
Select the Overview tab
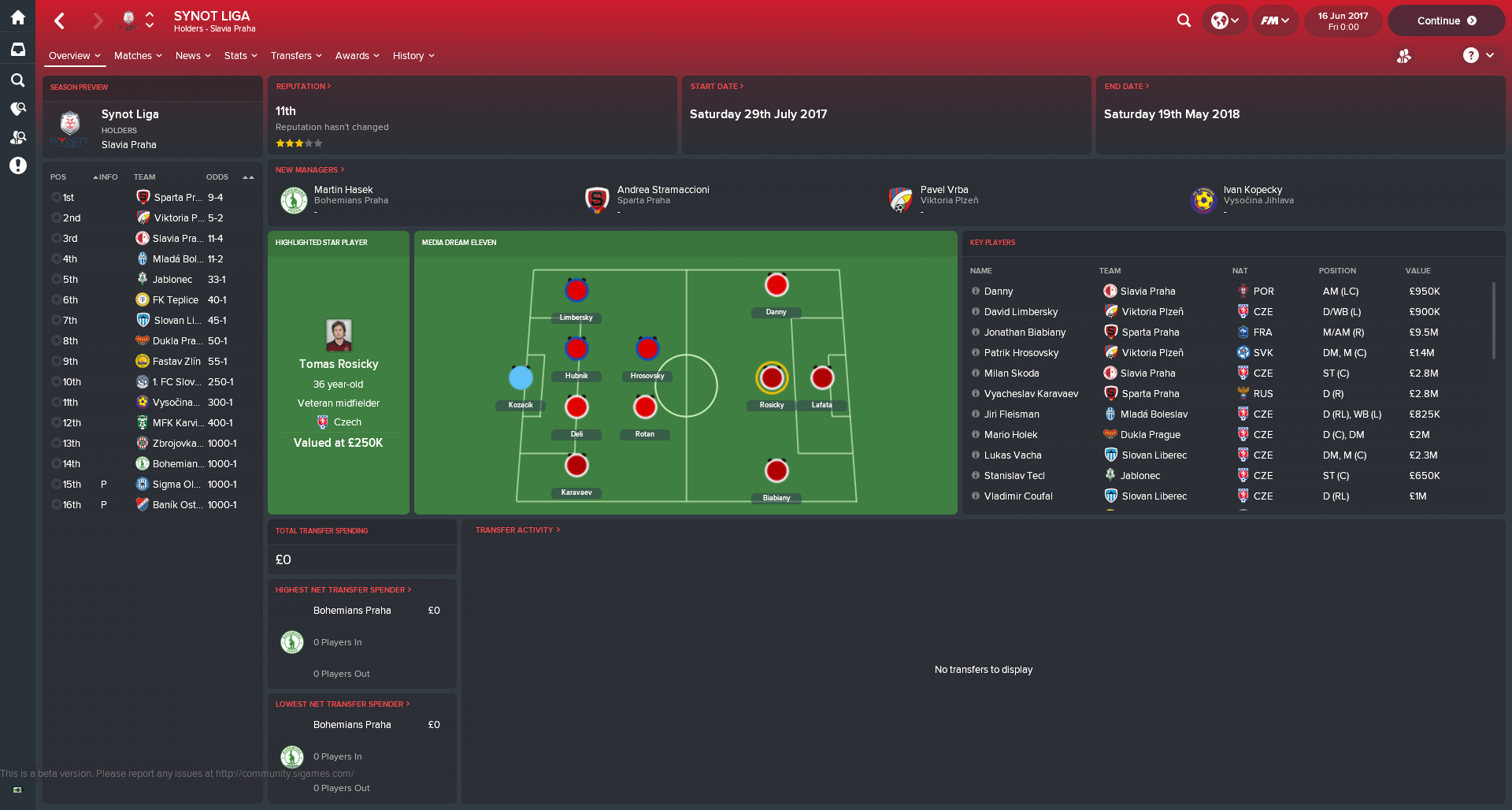tap(74, 56)
